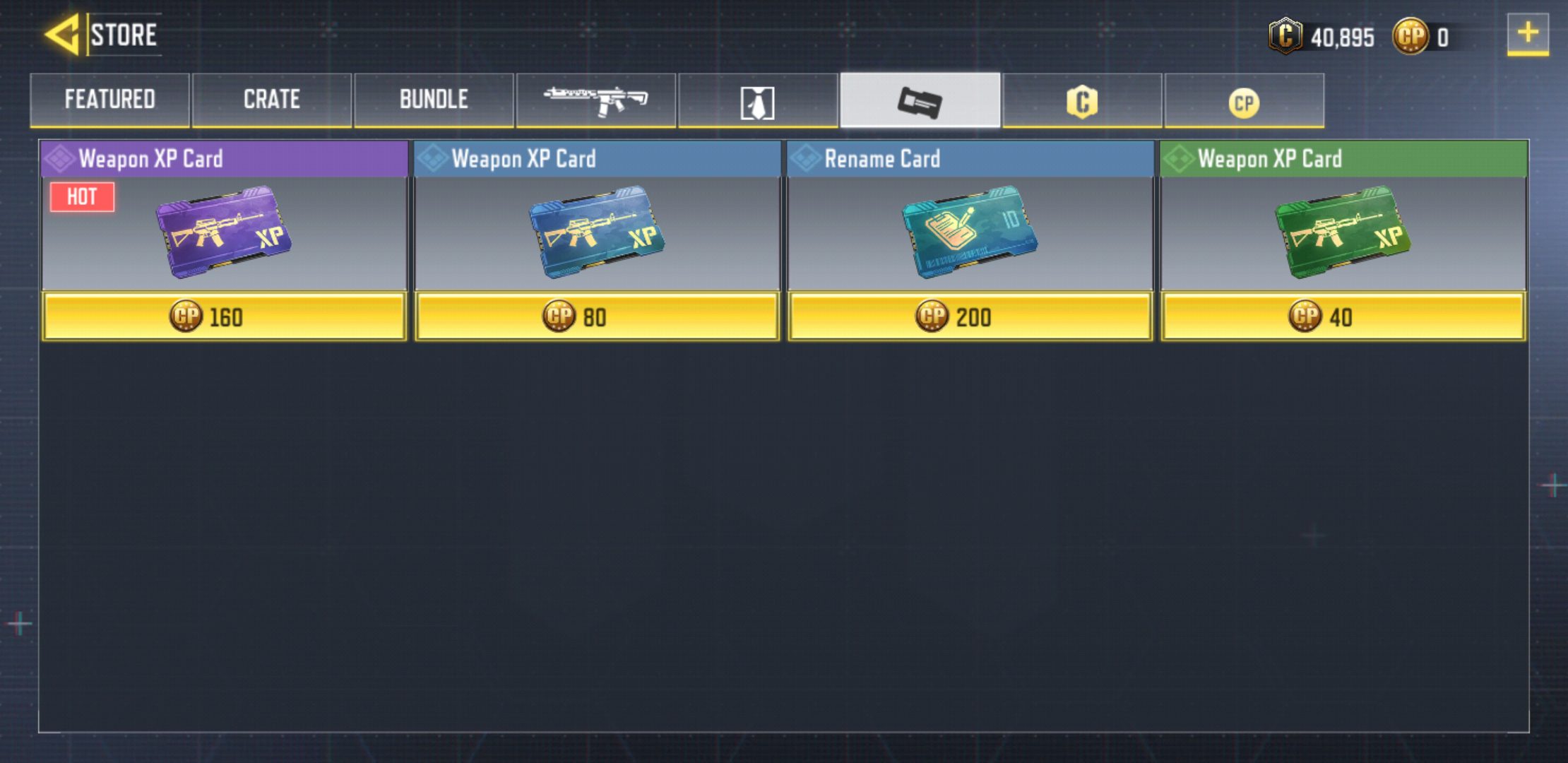The width and height of the screenshot is (1568, 763).
Task: Select the Rename Card thumbnail image
Action: tap(971, 235)
